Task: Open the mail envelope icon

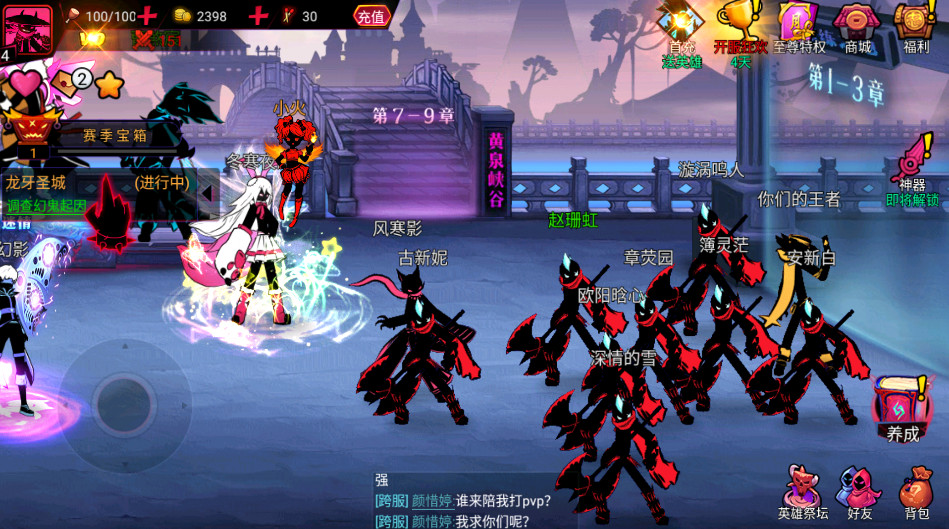Action: click(x=62, y=83)
